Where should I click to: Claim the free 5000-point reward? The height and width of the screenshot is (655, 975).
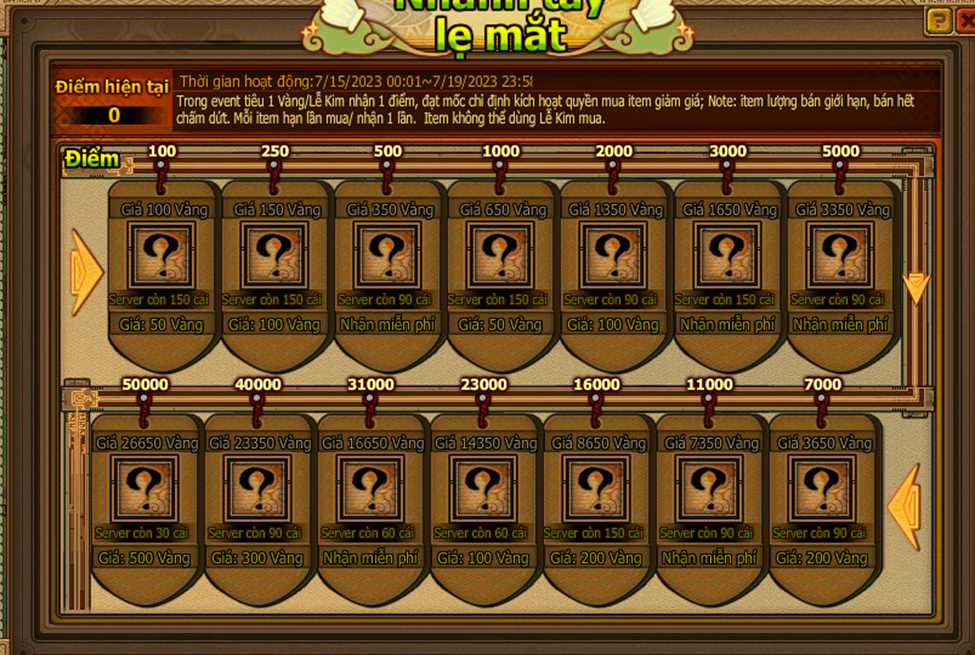(840, 325)
